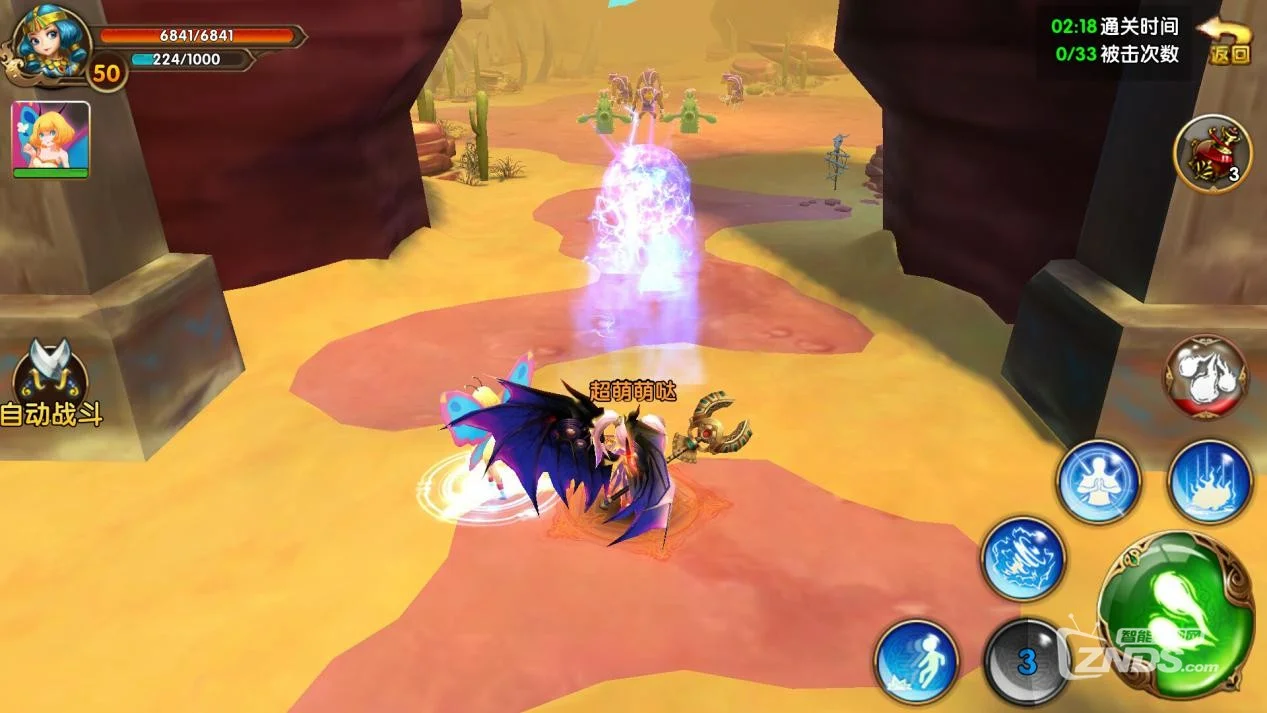Activate the running figure dash skill
The height and width of the screenshot is (713, 1267).
coord(916,661)
